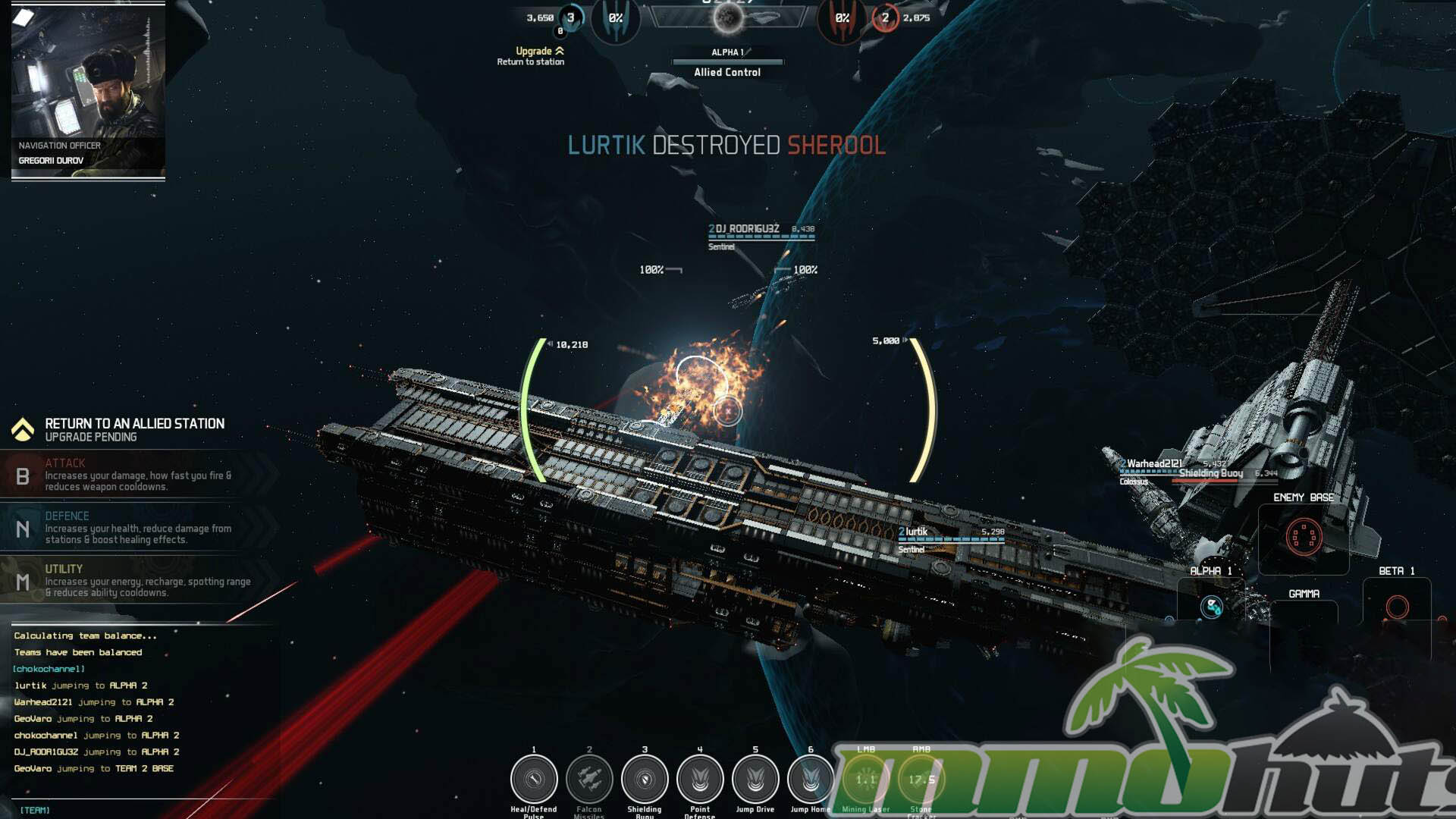
Task: Choose the Utility upgrade option
Action: [136, 581]
